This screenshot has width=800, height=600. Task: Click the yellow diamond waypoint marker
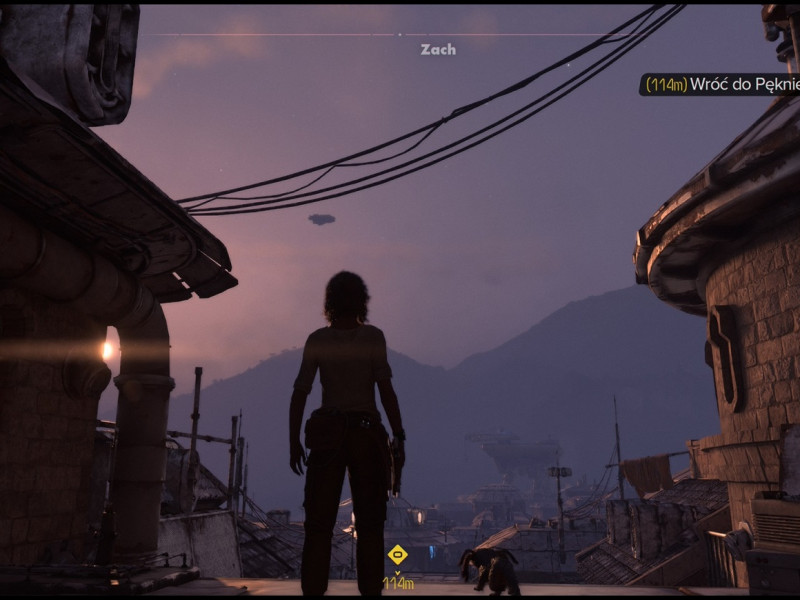click(397, 553)
